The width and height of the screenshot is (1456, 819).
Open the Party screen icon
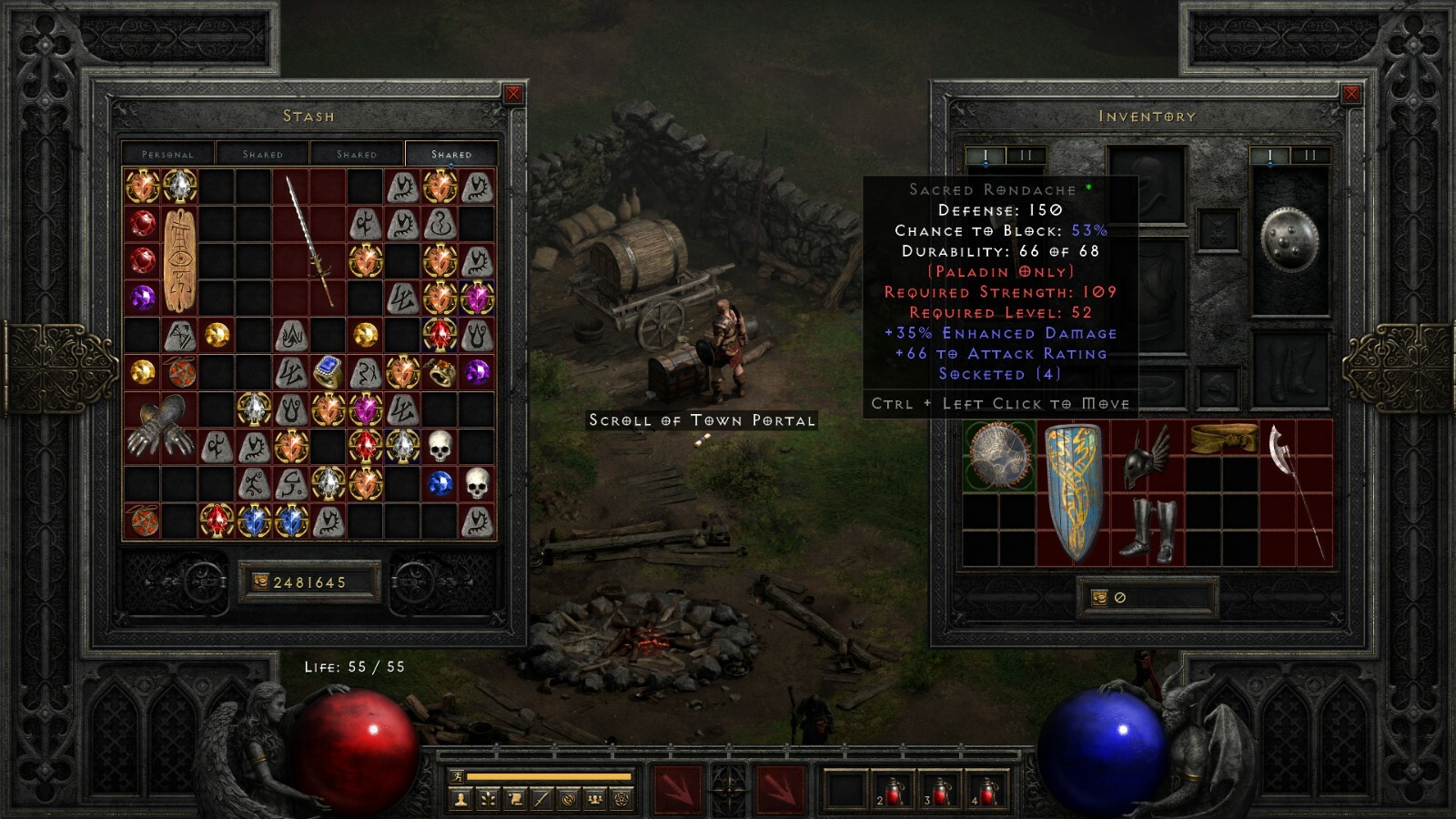(595, 799)
